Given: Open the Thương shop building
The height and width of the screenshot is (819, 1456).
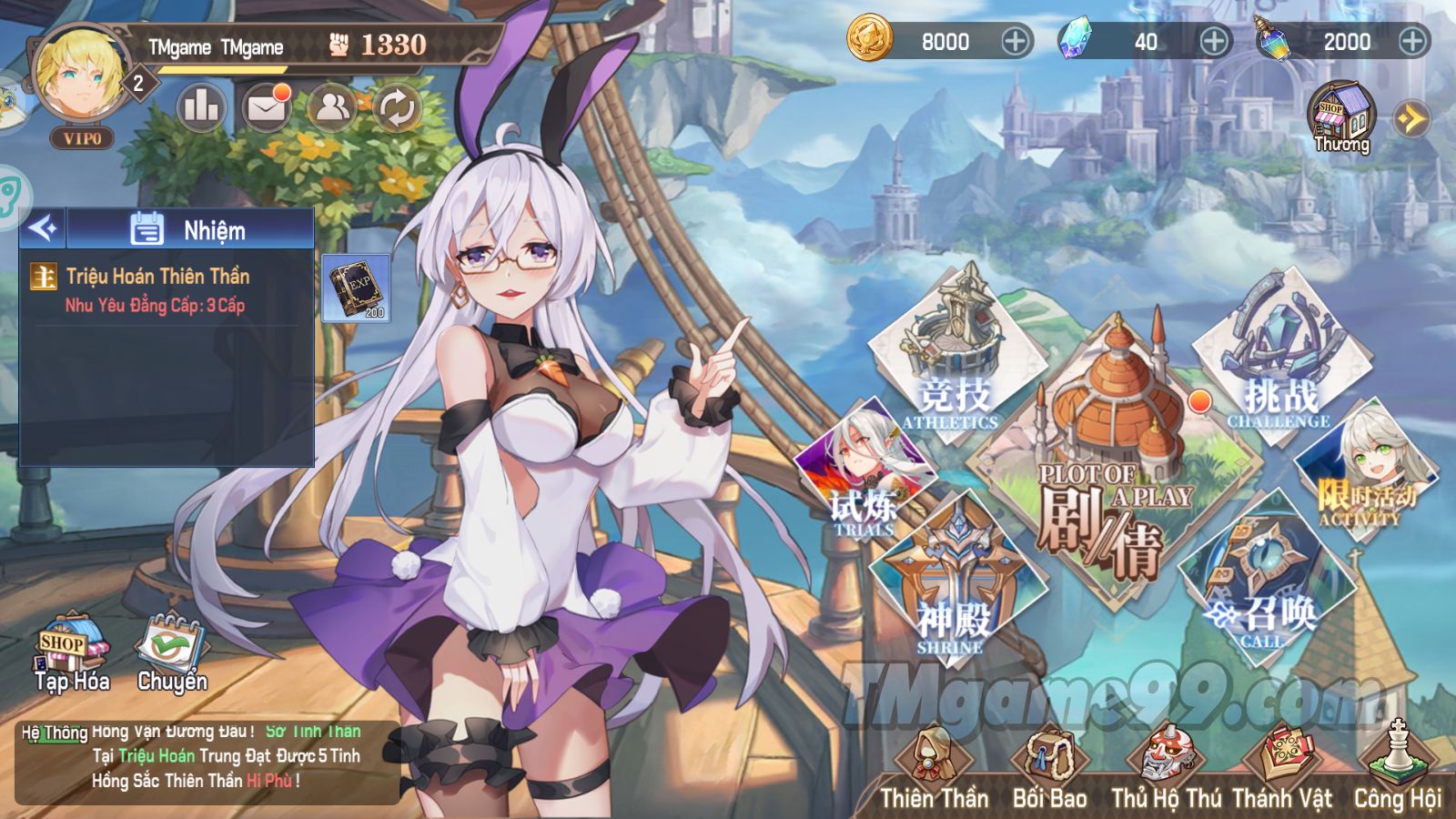Looking at the screenshot, I should (1341, 118).
